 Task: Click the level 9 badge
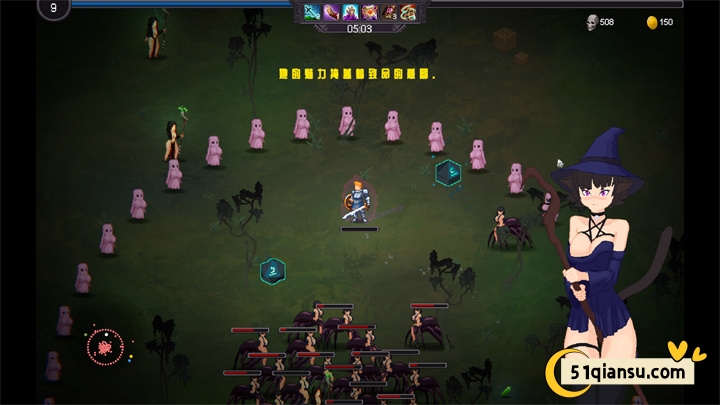[53, 8]
